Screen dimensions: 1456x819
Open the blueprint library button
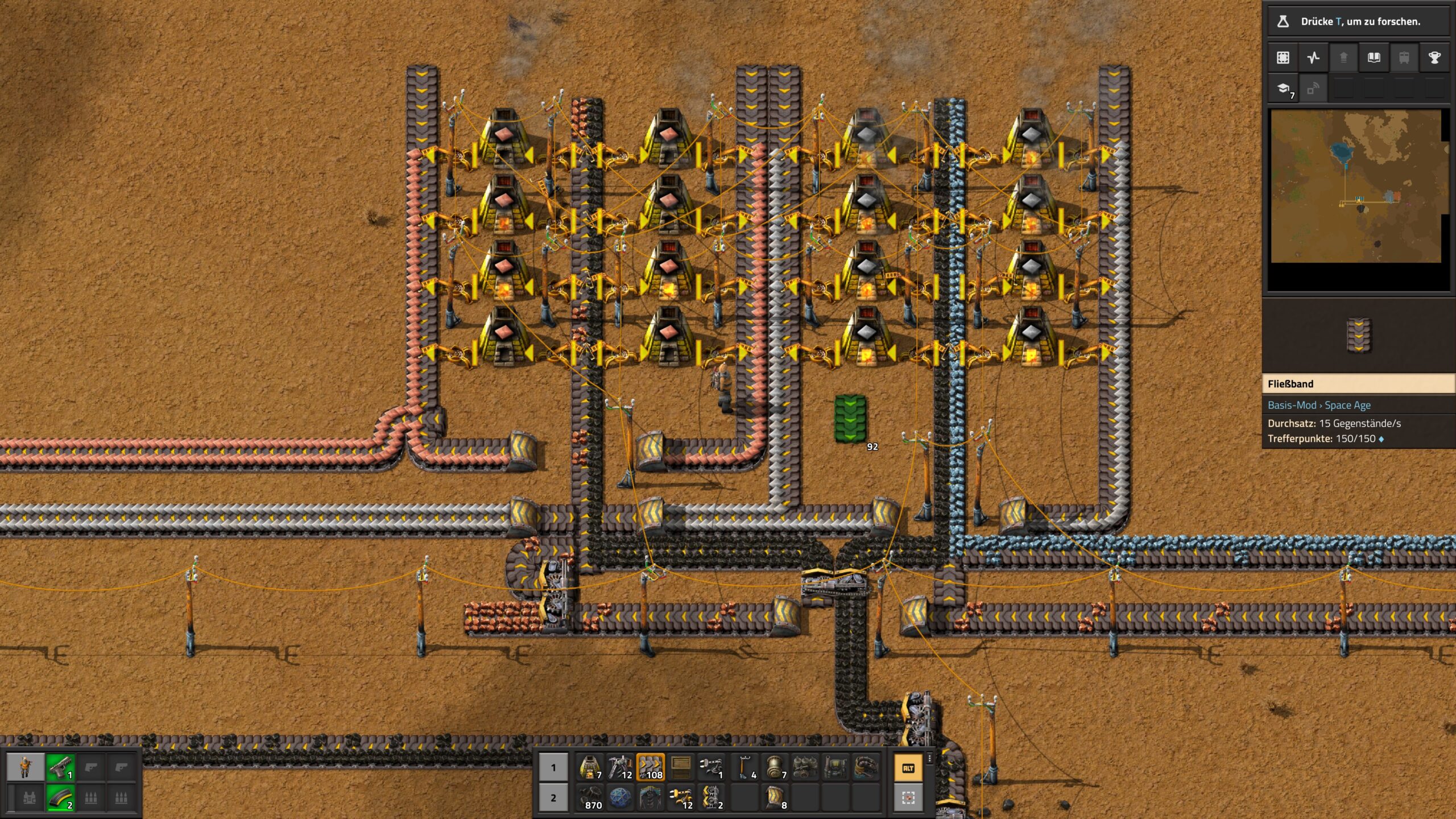[x=1283, y=57]
